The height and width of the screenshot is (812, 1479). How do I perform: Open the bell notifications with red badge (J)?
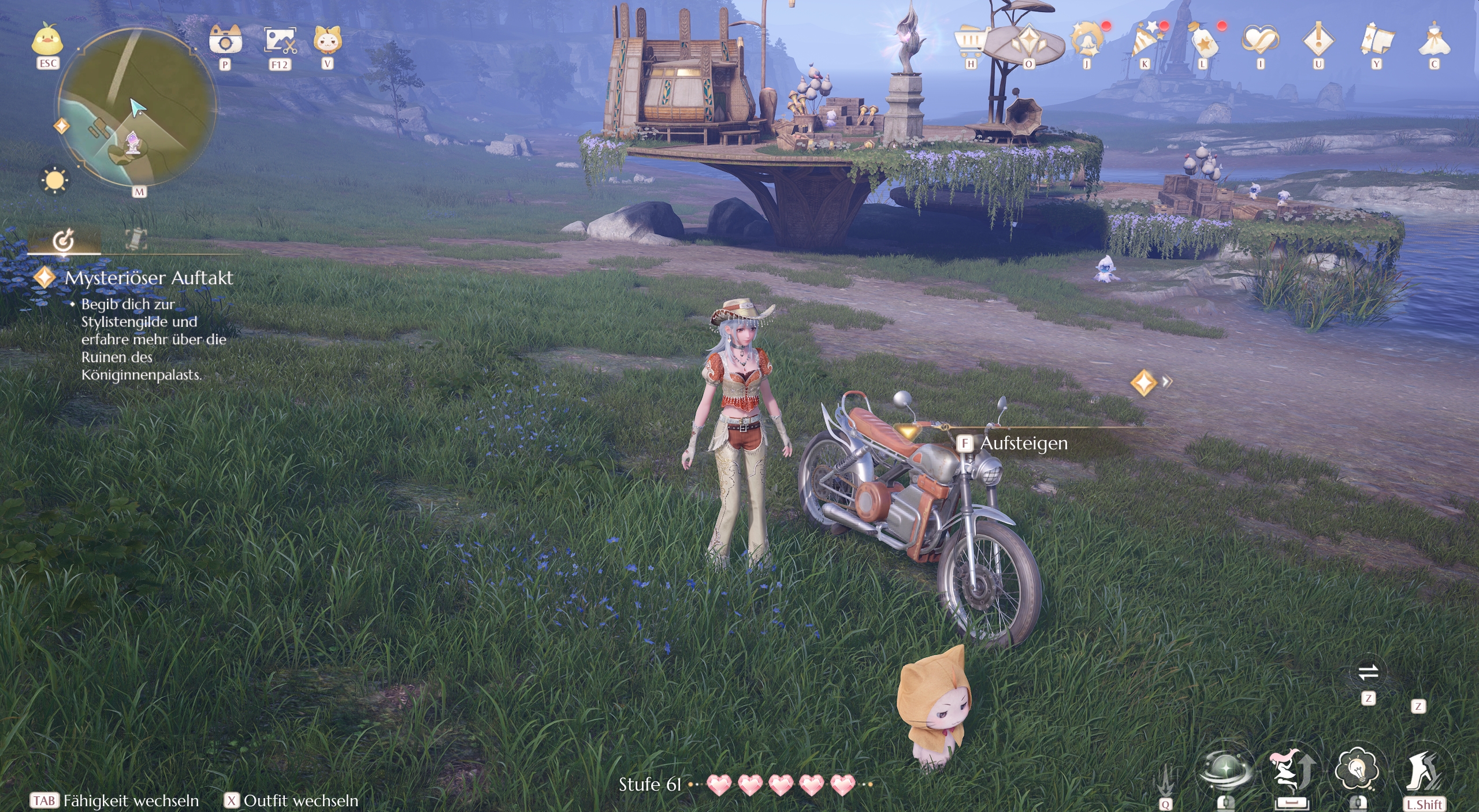point(1085,40)
